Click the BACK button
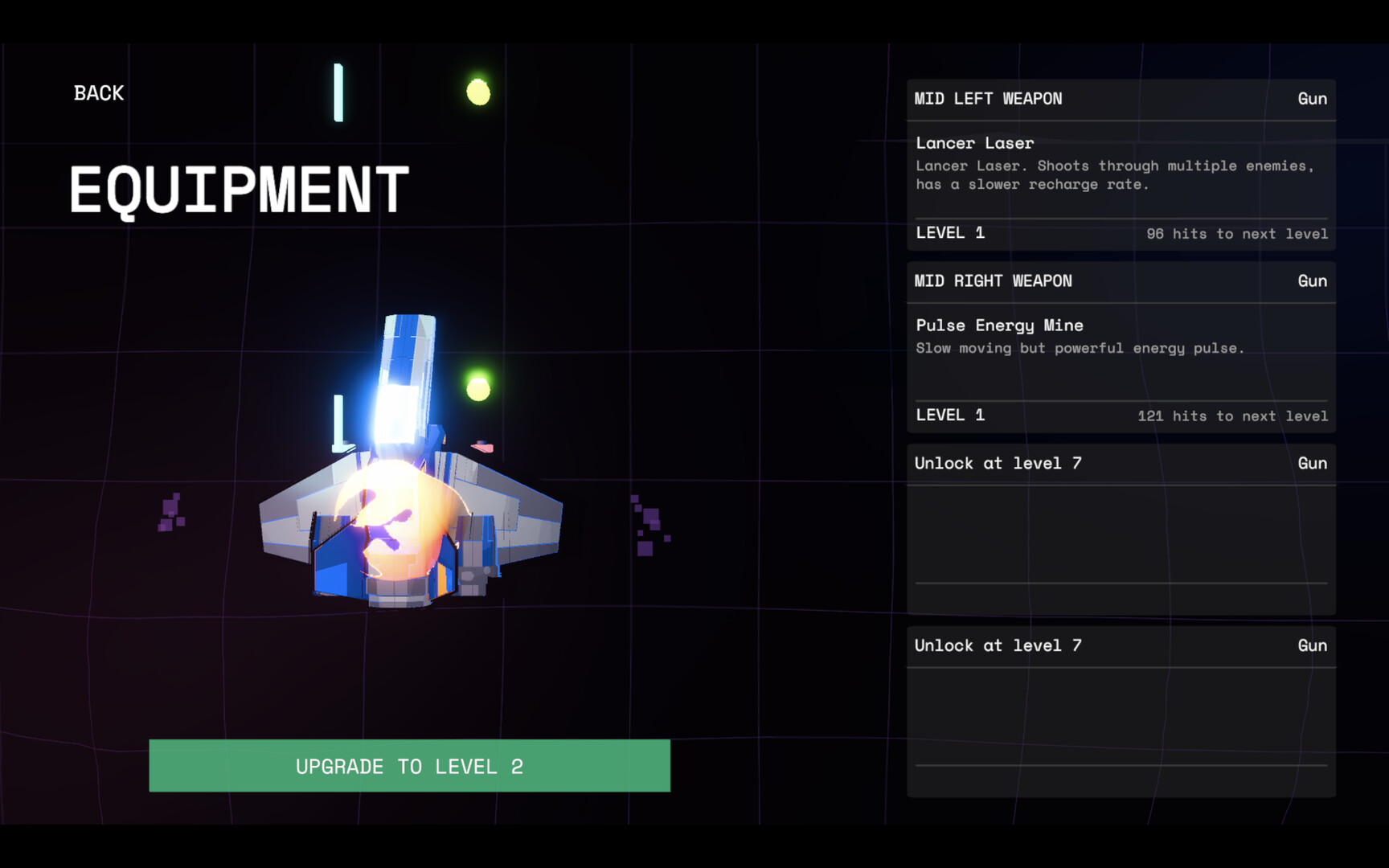 (x=98, y=92)
